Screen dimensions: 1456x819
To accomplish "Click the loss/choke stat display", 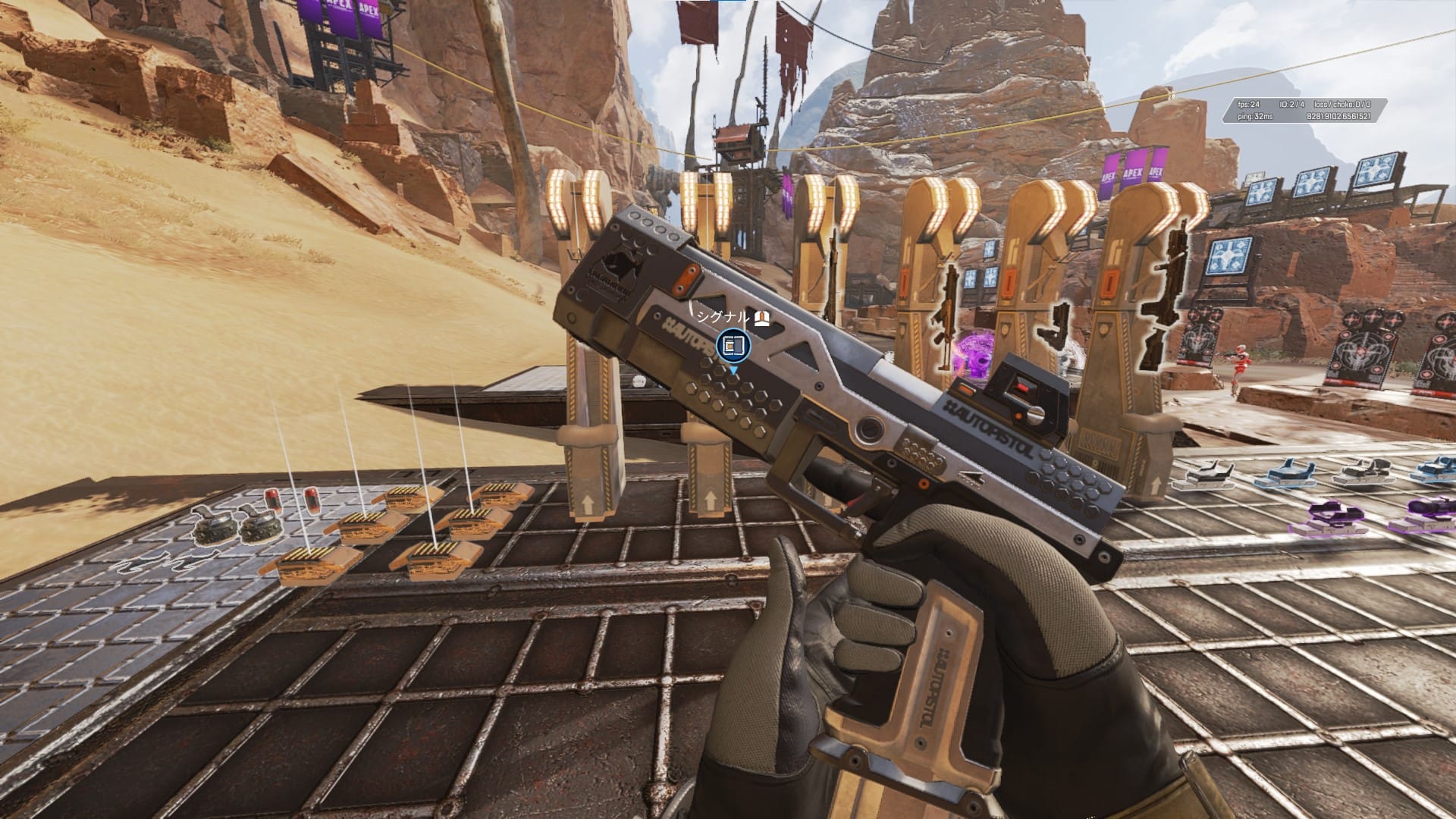I will [x=1342, y=105].
